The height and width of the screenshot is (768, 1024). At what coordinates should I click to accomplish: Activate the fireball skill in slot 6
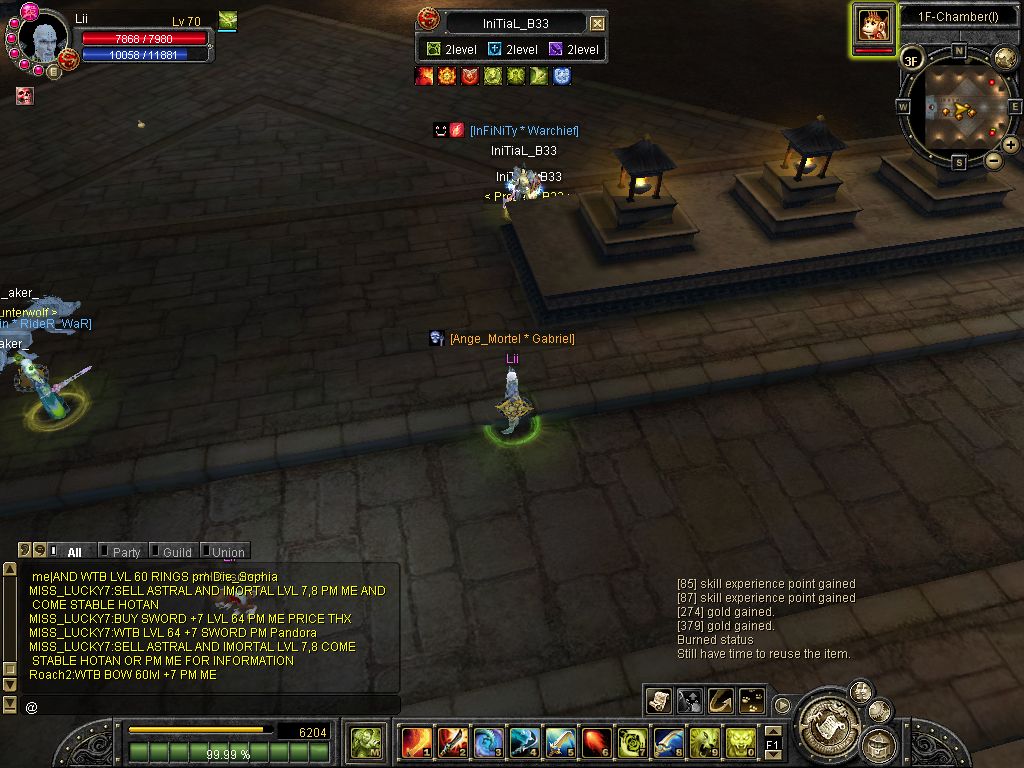[x=596, y=742]
